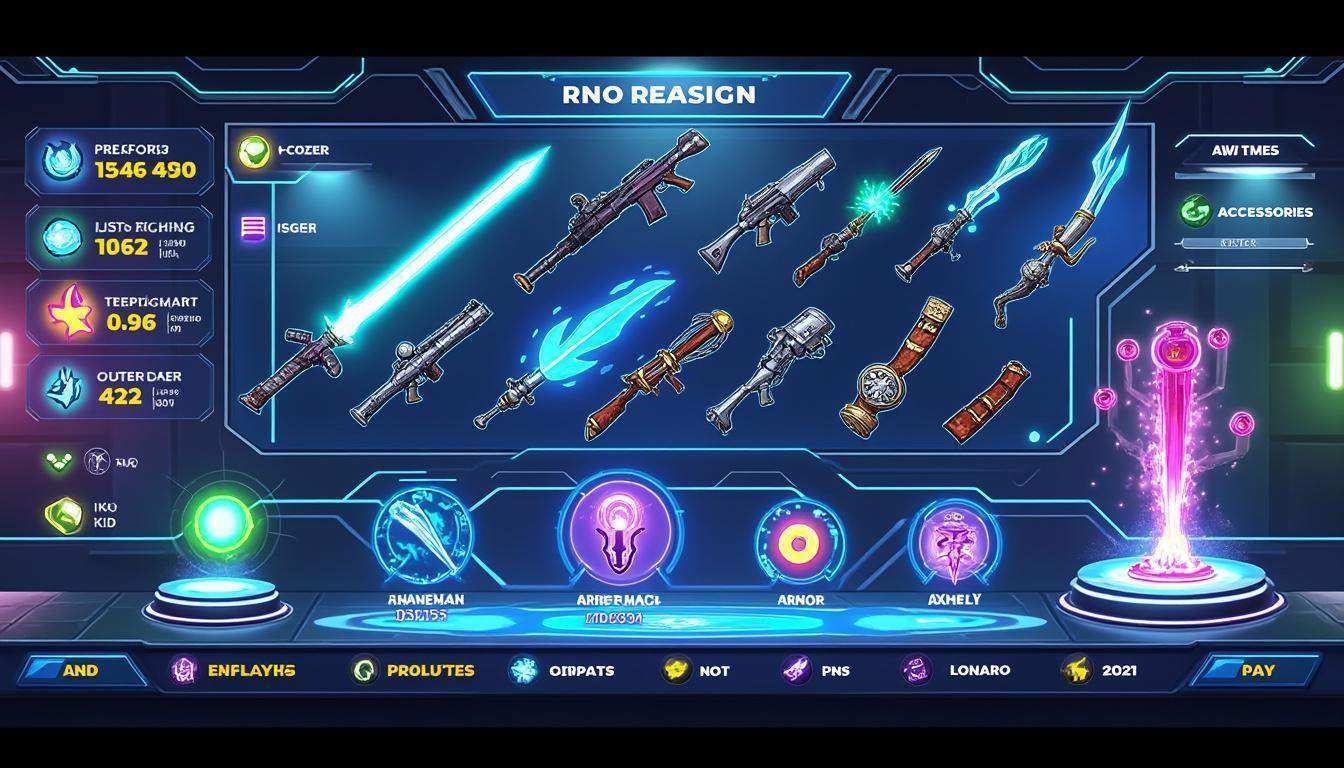Image resolution: width=1344 pixels, height=768 pixels.
Task: Open the ENFLAYHS menu entry
Action: pos(234,670)
